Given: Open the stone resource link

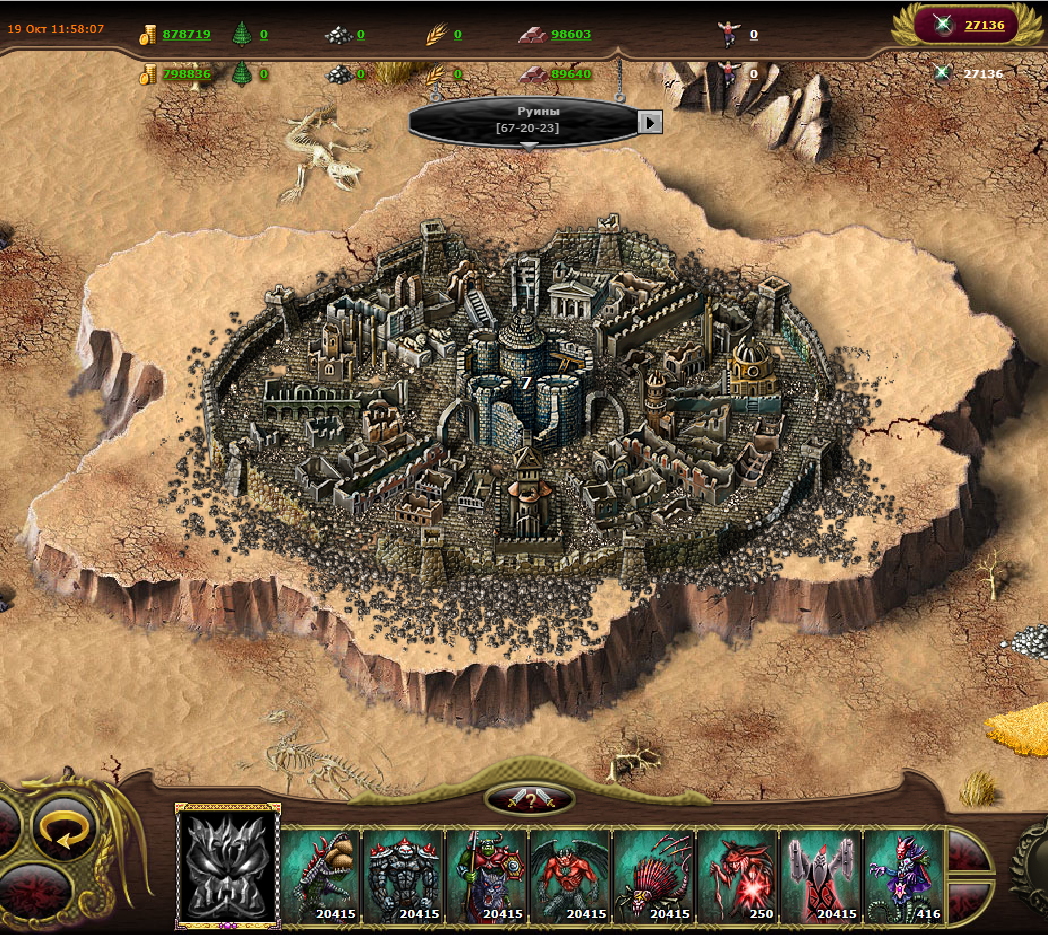Looking at the screenshot, I should pos(360,34).
